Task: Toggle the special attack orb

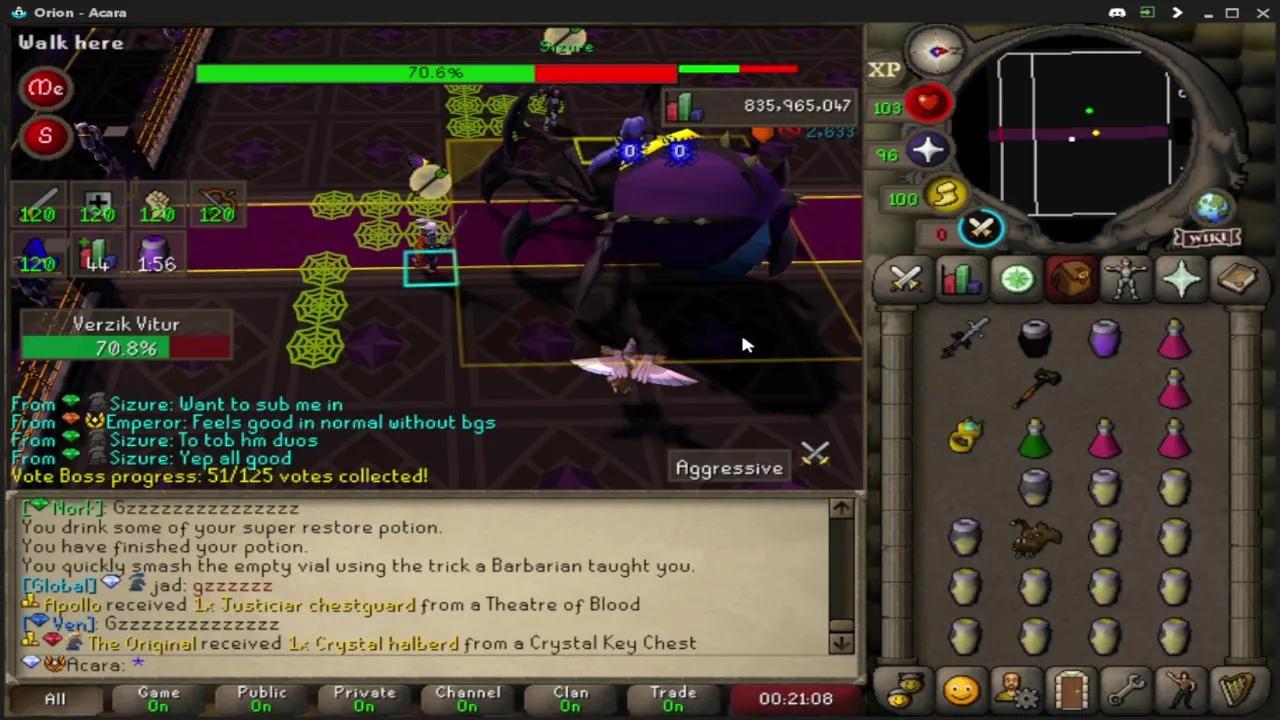Action: click(982, 230)
